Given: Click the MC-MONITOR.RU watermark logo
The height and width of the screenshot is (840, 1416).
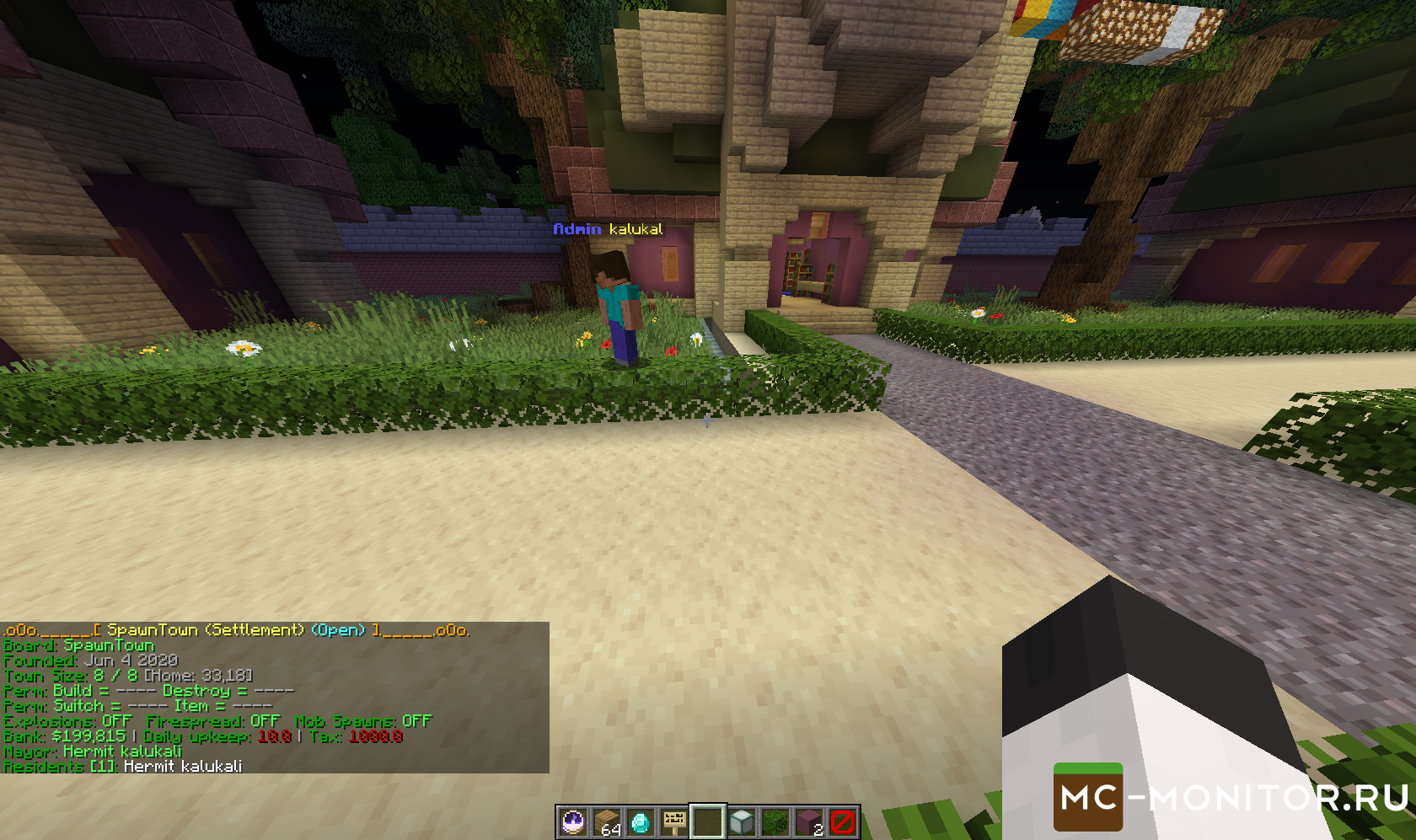Looking at the screenshot, I should tap(1231, 797).
